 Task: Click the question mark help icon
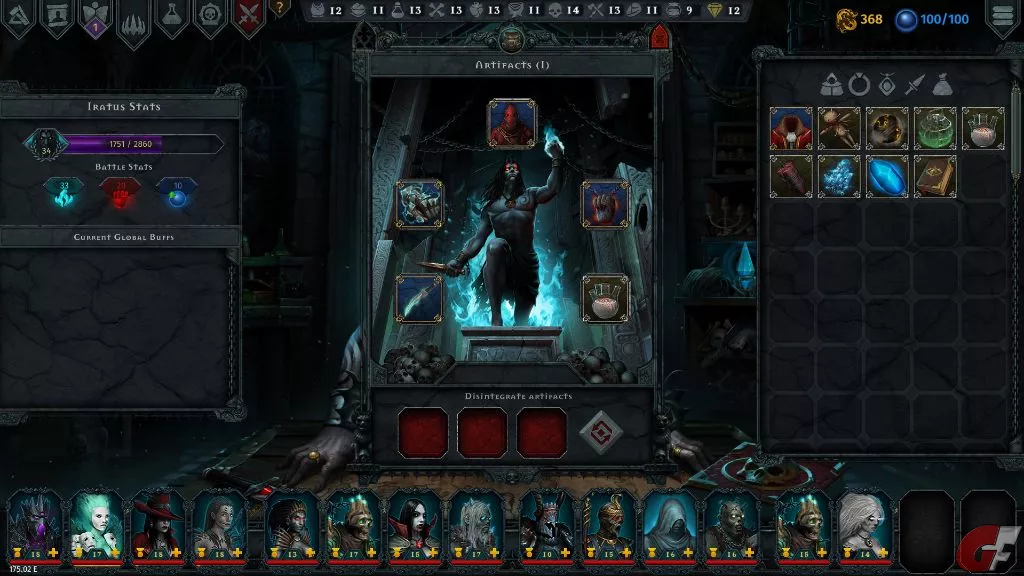tap(279, 8)
